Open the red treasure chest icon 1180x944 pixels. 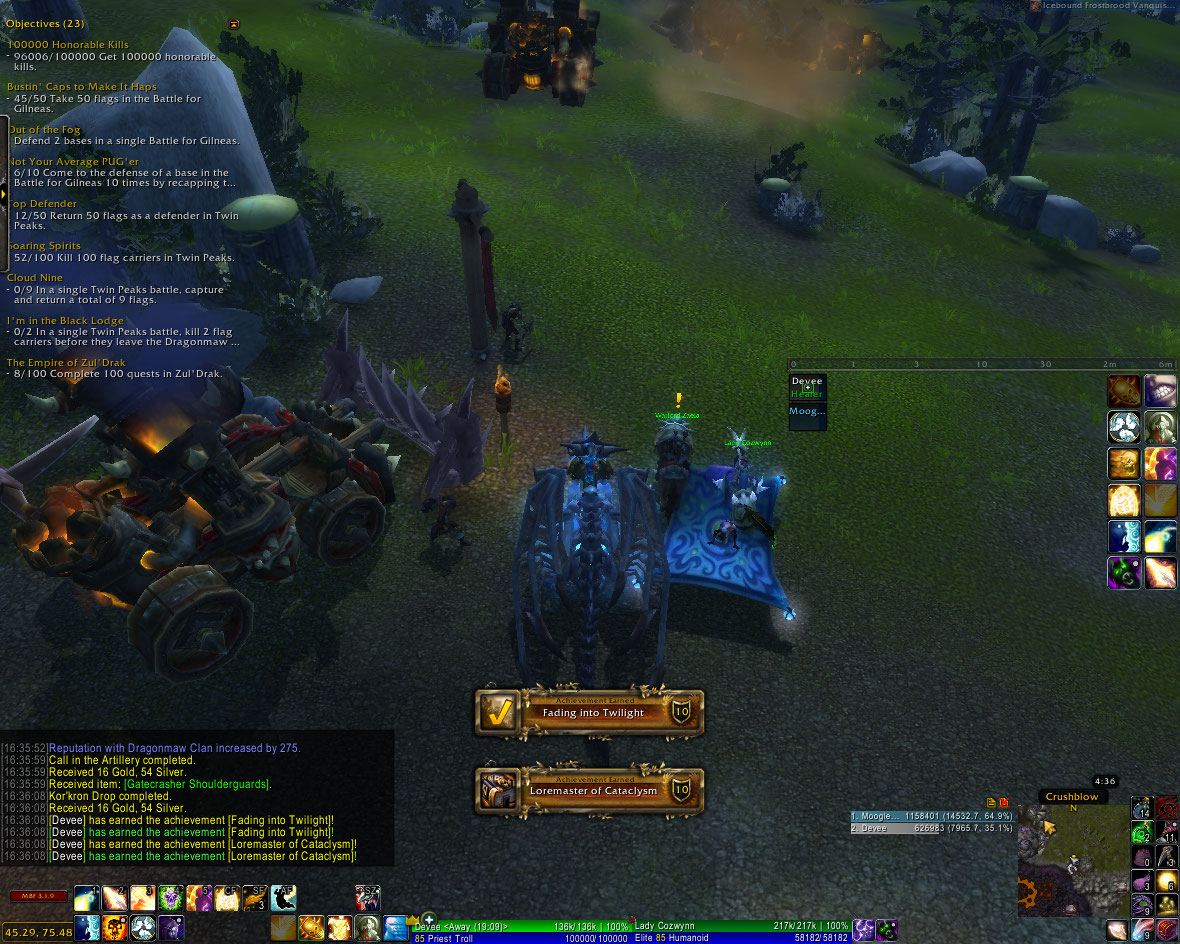tap(1166, 929)
